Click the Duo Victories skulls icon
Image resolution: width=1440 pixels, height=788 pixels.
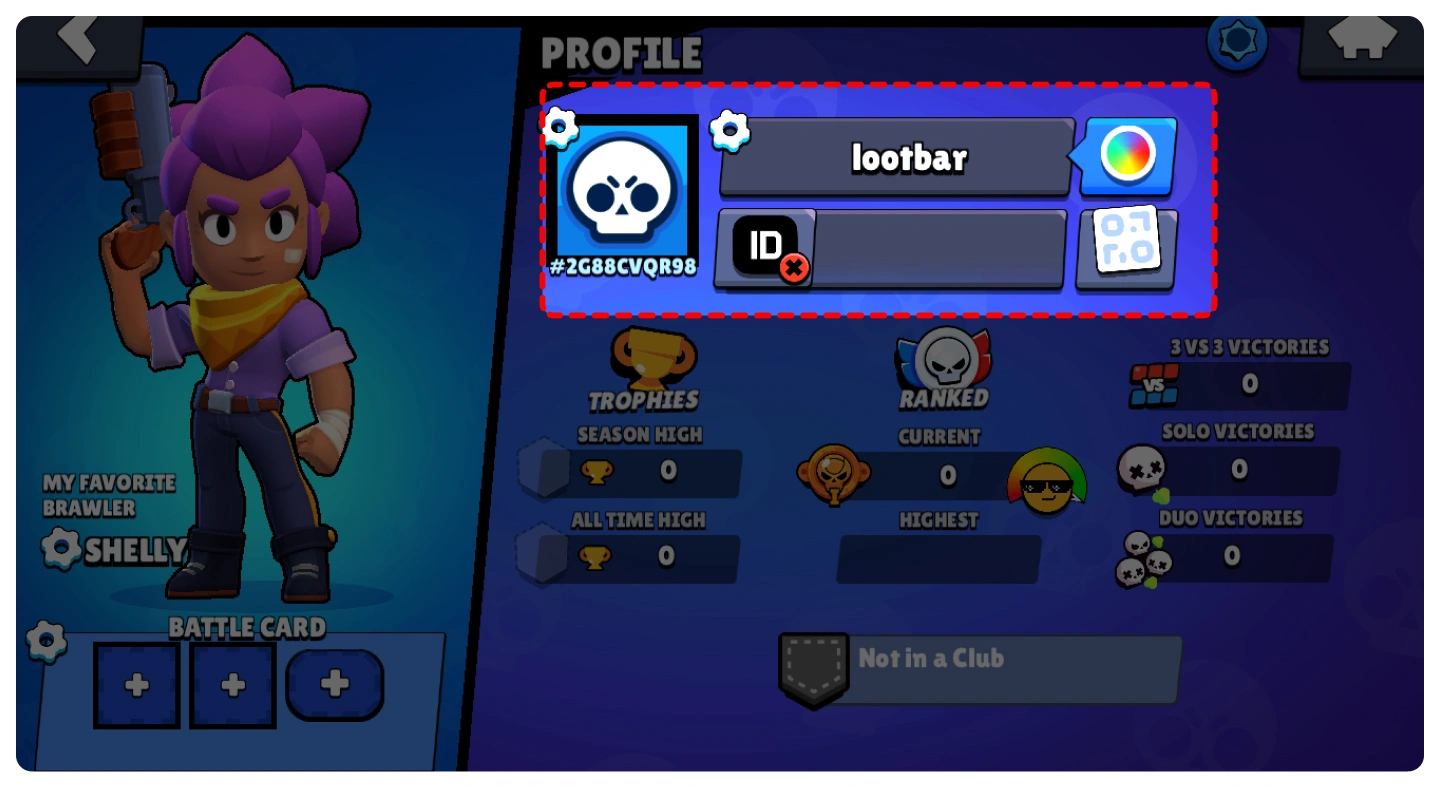pos(1143,558)
